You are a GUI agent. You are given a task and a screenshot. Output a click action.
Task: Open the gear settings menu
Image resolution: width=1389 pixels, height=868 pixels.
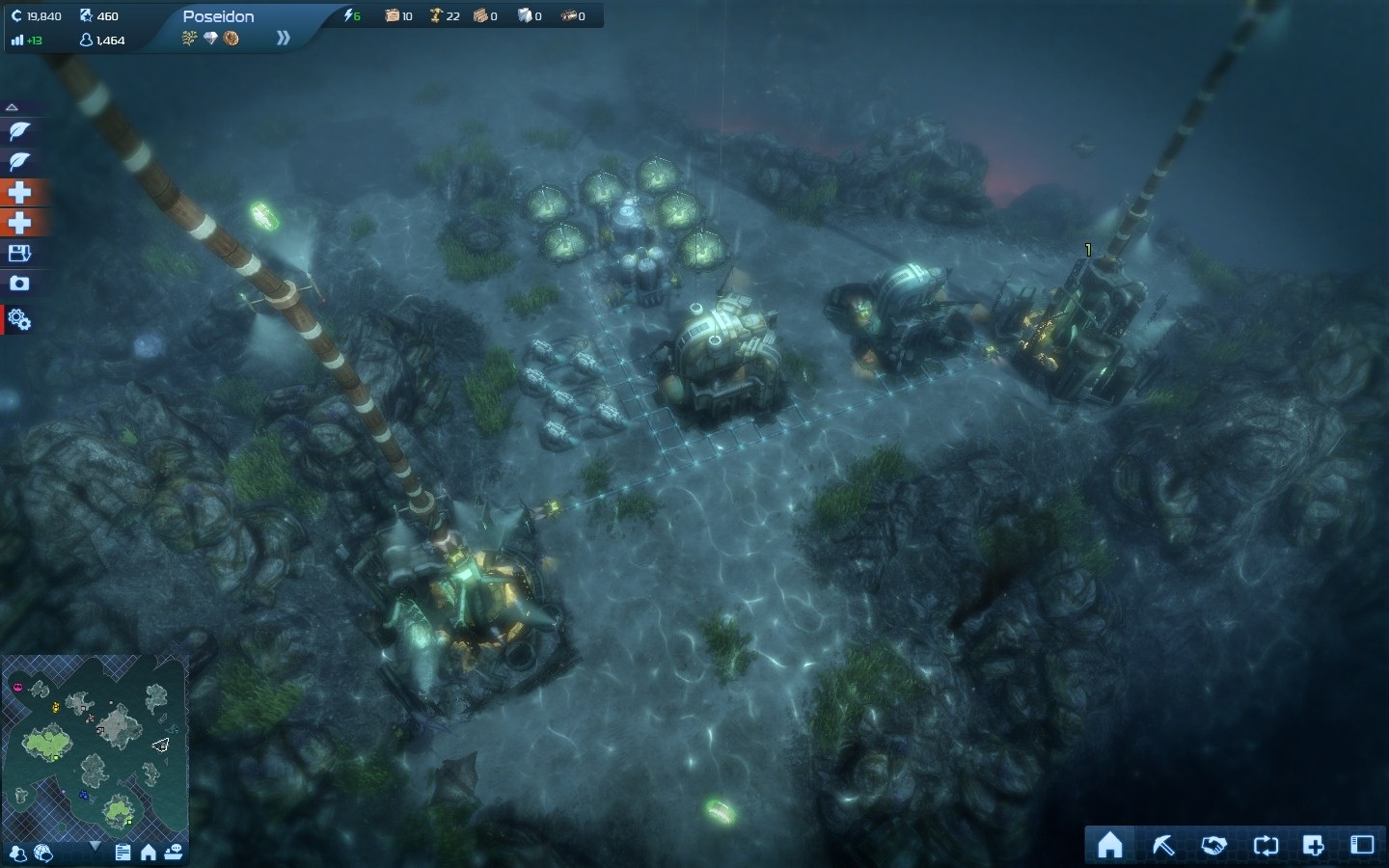pos(19,320)
